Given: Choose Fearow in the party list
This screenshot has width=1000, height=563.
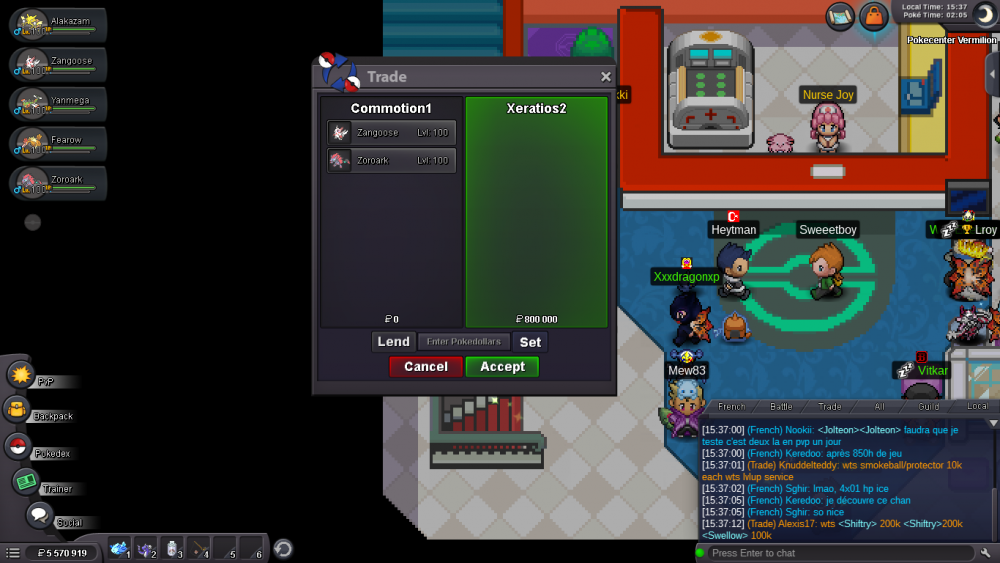Looking at the screenshot, I should click(x=58, y=144).
